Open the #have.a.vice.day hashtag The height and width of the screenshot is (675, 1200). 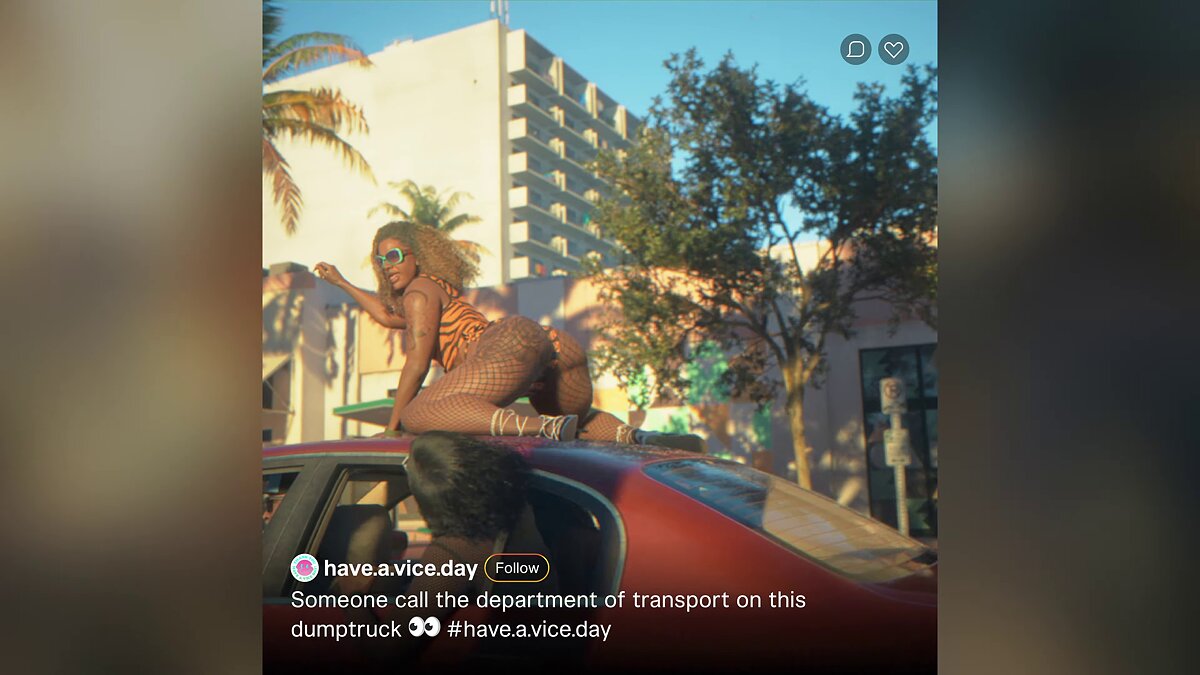point(529,629)
